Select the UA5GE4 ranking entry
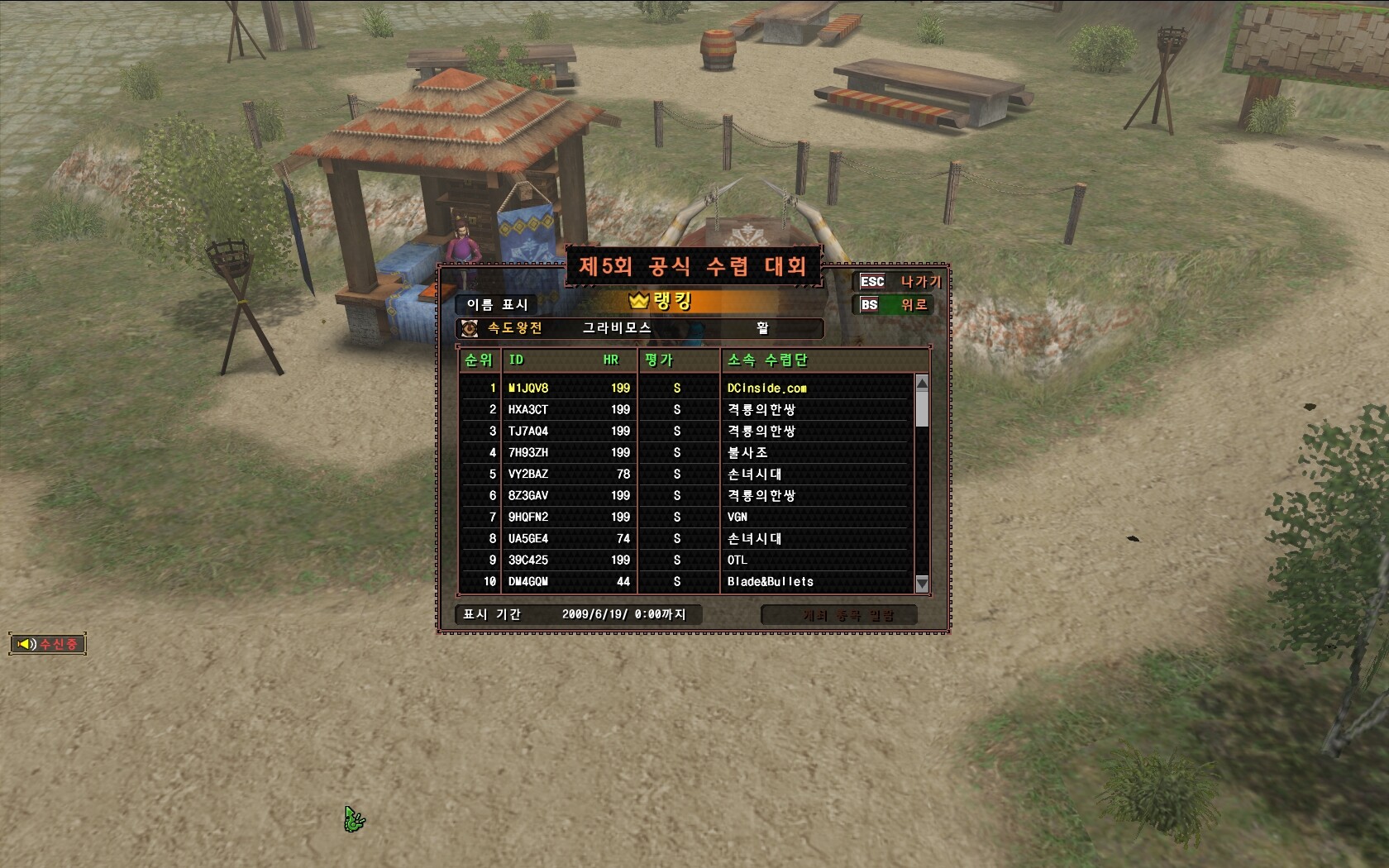Viewport: 1389px width, 868px height. click(x=686, y=538)
